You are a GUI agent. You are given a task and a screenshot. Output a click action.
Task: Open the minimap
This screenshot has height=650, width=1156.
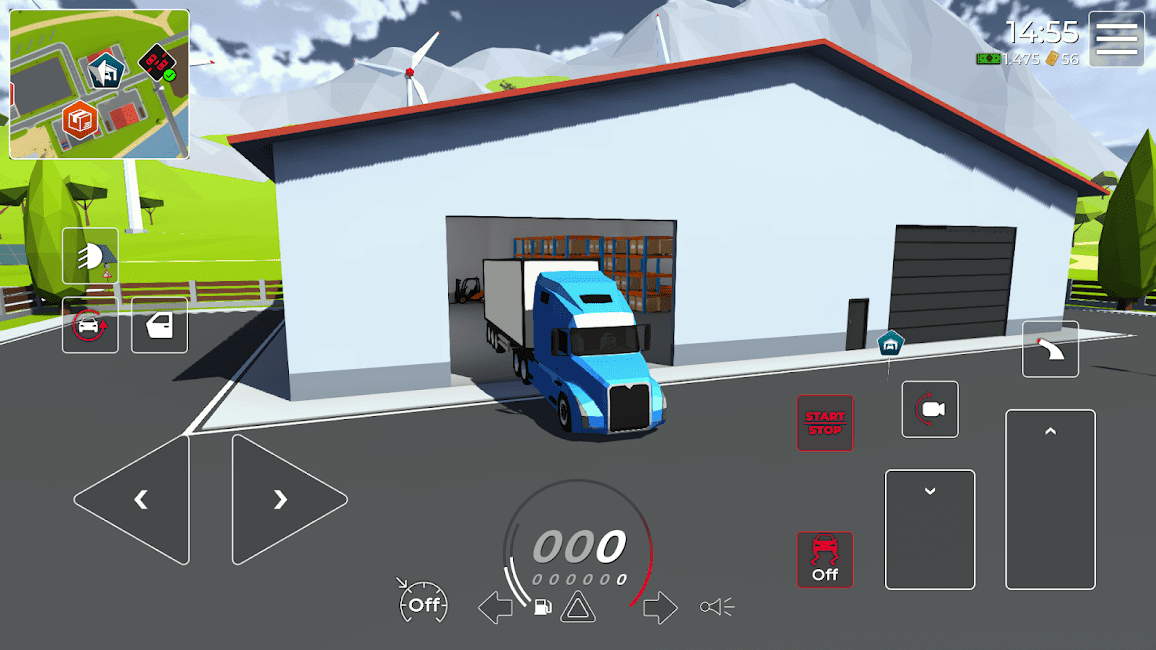[99, 84]
